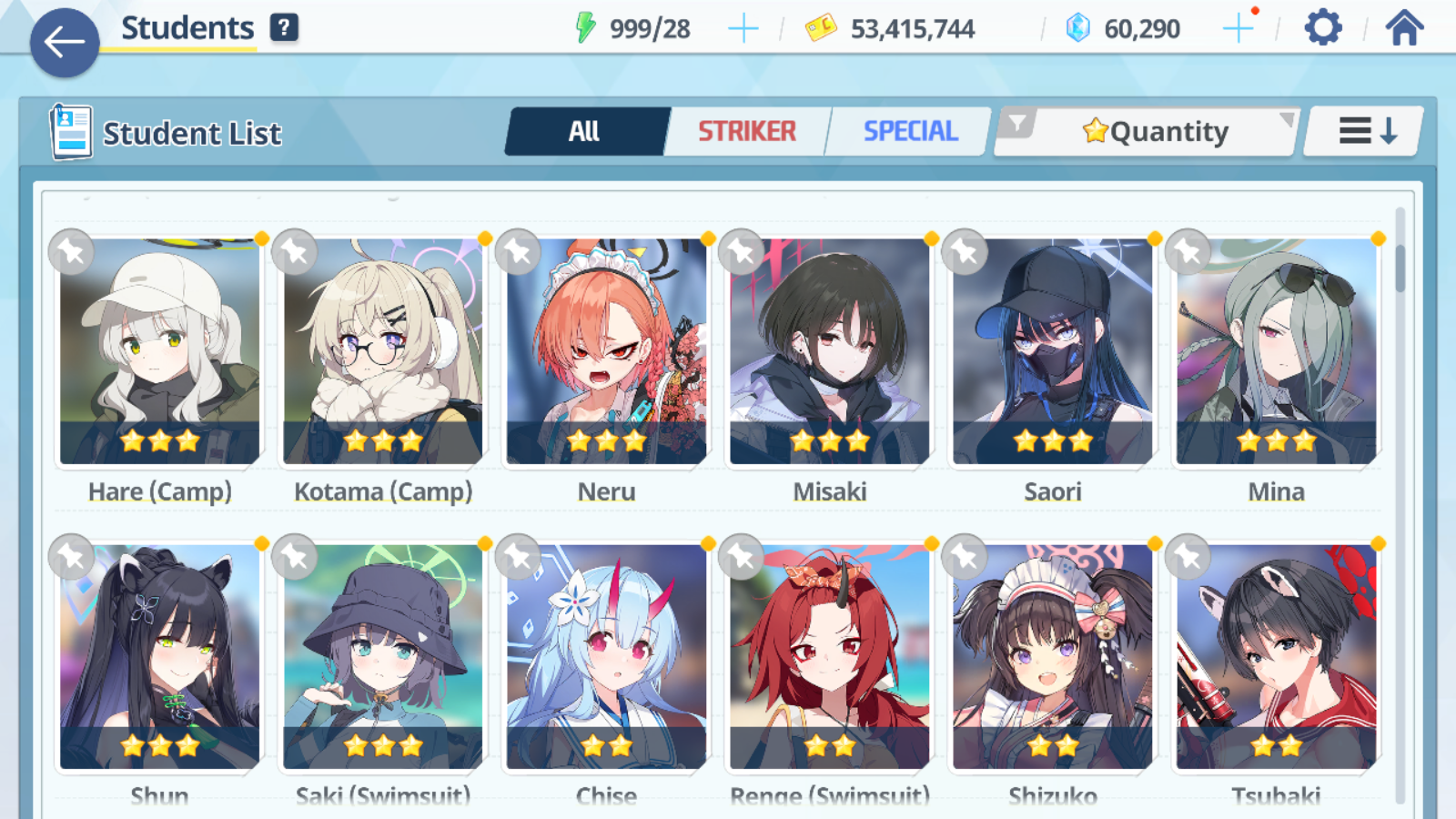Click the AP lightning bolt icon
Screen dimensions: 1456x819
coord(587,26)
